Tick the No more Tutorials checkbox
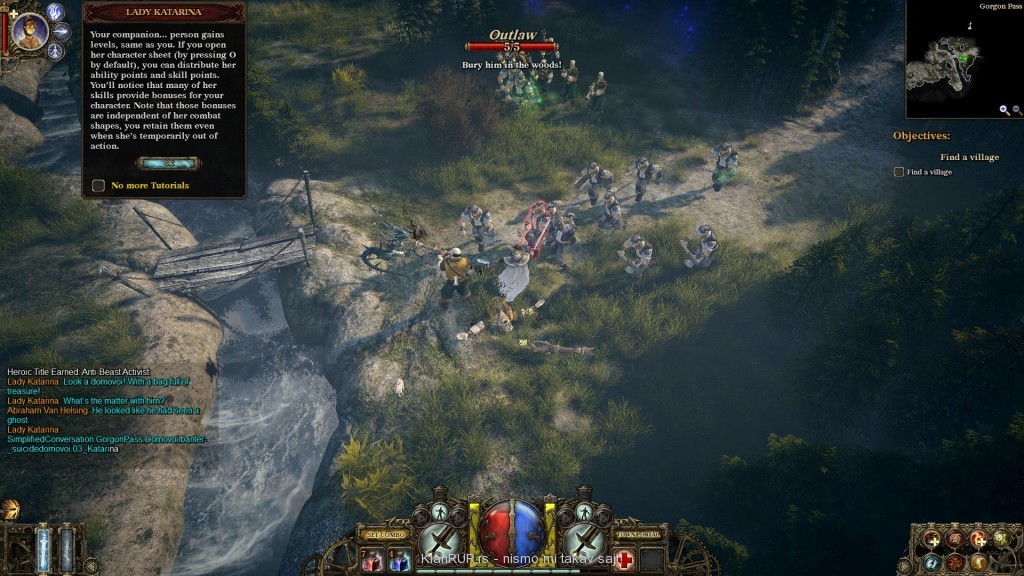The width and height of the screenshot is (1024, 576). 98,185
